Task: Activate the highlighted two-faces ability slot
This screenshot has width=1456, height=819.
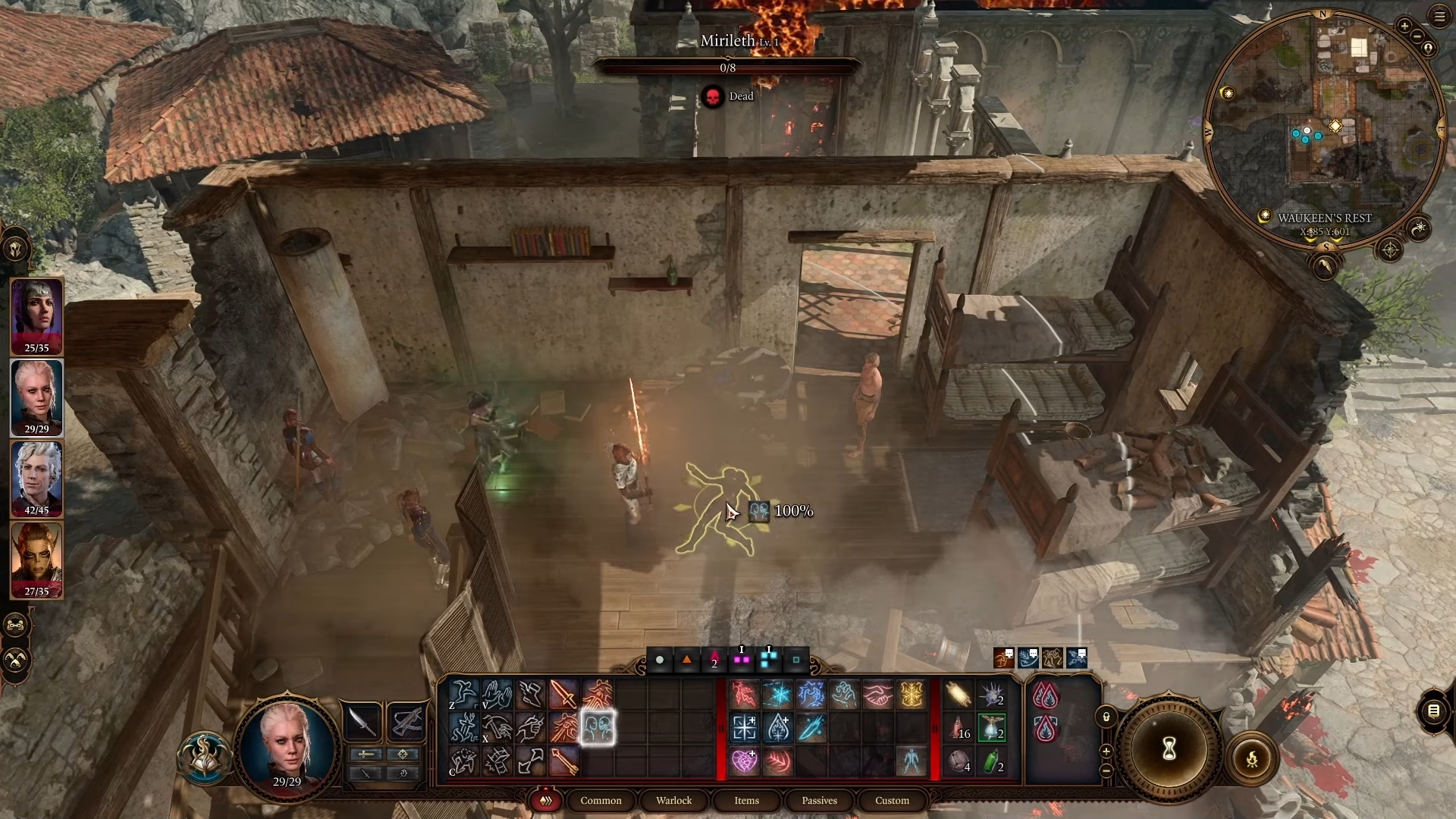Action: 598,728
